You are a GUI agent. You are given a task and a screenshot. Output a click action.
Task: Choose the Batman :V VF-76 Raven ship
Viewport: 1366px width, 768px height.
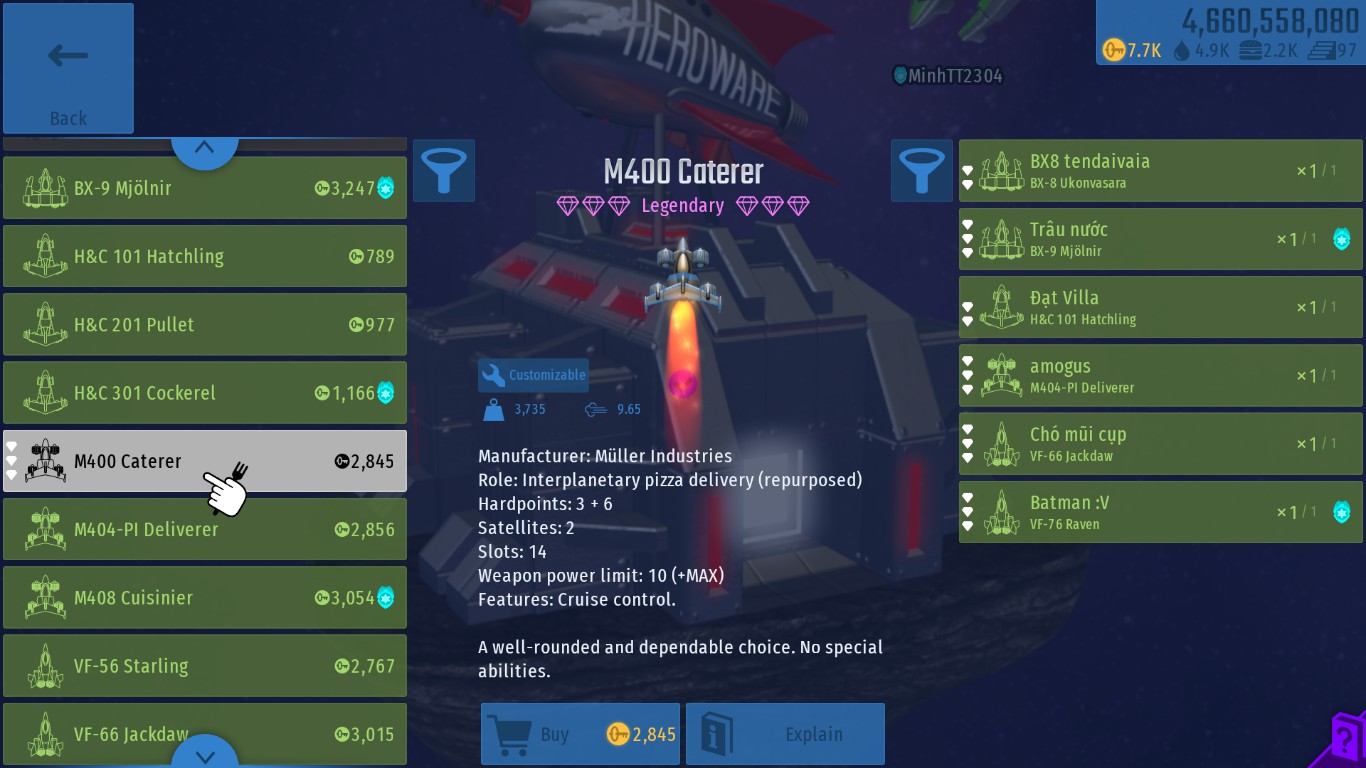coord(1160,512)
